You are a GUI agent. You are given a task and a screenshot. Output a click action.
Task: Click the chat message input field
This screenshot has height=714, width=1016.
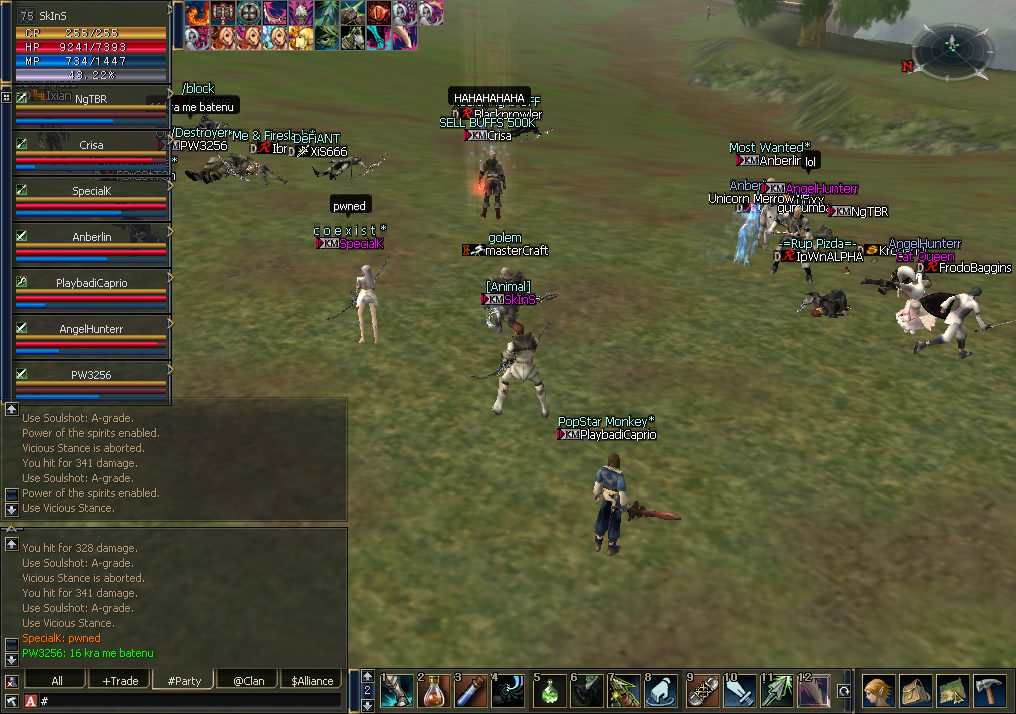tap(190, 701)
